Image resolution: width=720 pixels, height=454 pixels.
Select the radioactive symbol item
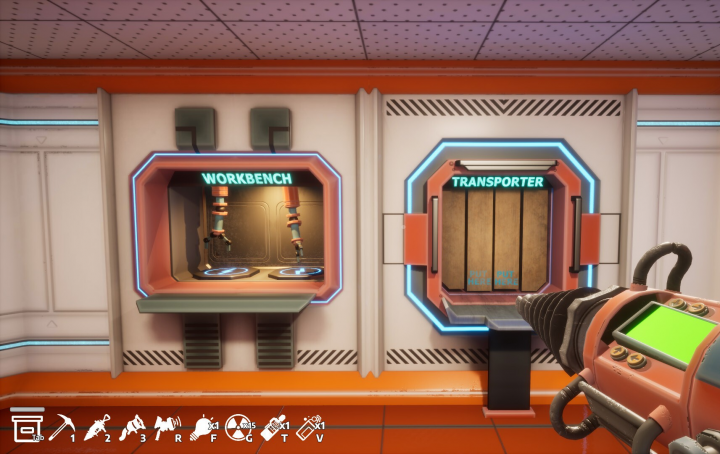coord(239,428)
